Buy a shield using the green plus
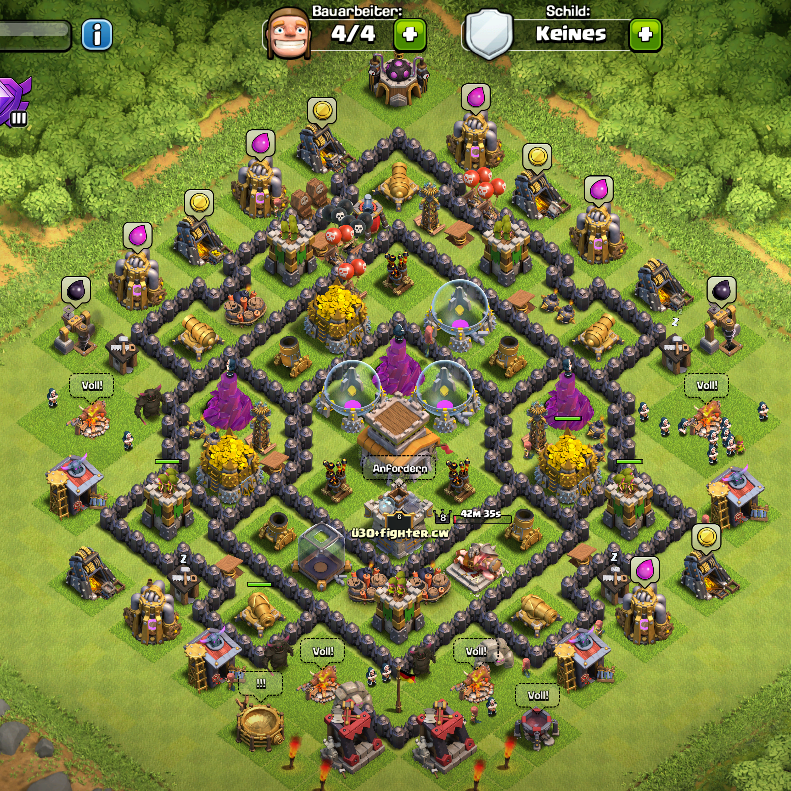 point(645,34)
